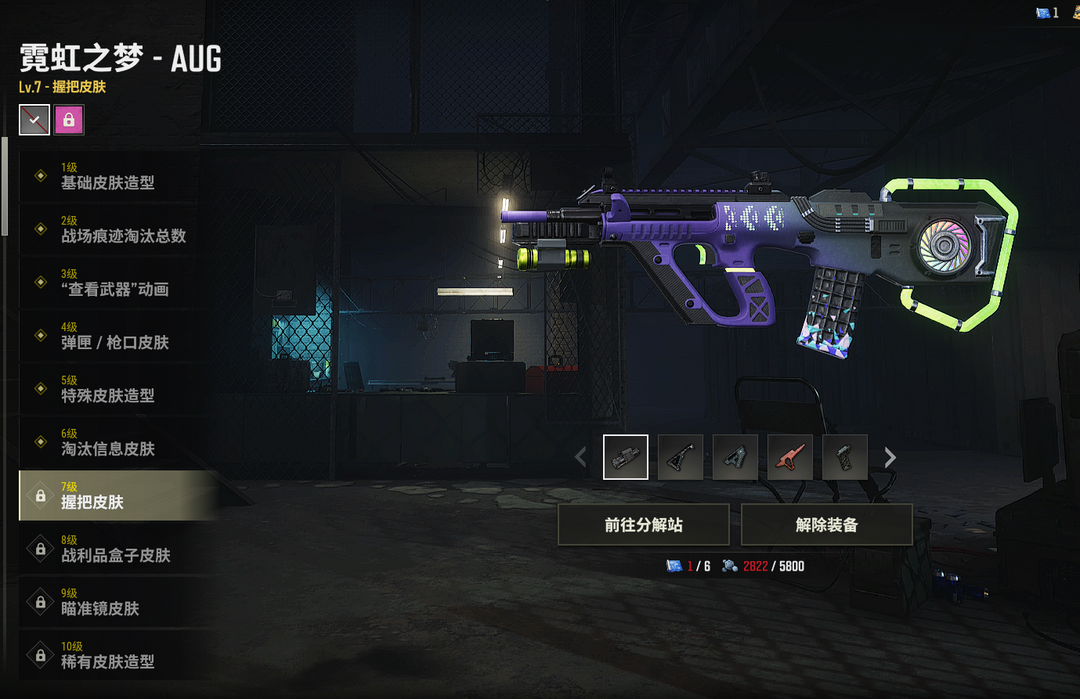Choose the red angled grip thumbnail

click(790, 457)
